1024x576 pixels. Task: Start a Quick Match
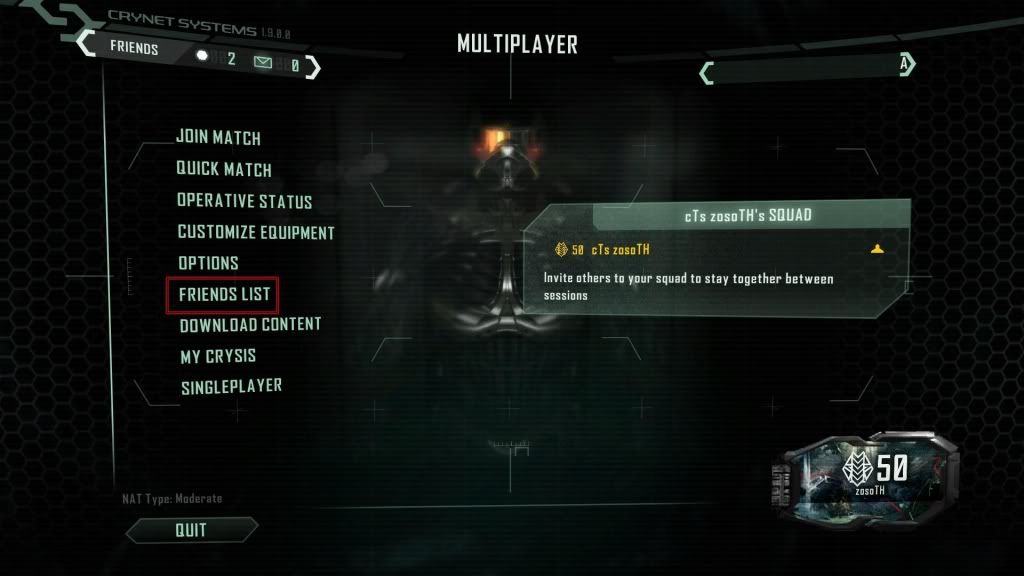[224, 170]
